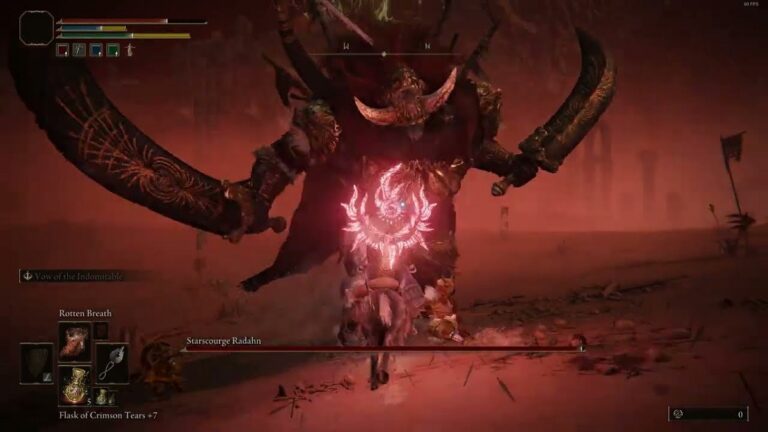Select the Rotten Breath spell slot
768x432 pixels.
(x=75, y=341)
